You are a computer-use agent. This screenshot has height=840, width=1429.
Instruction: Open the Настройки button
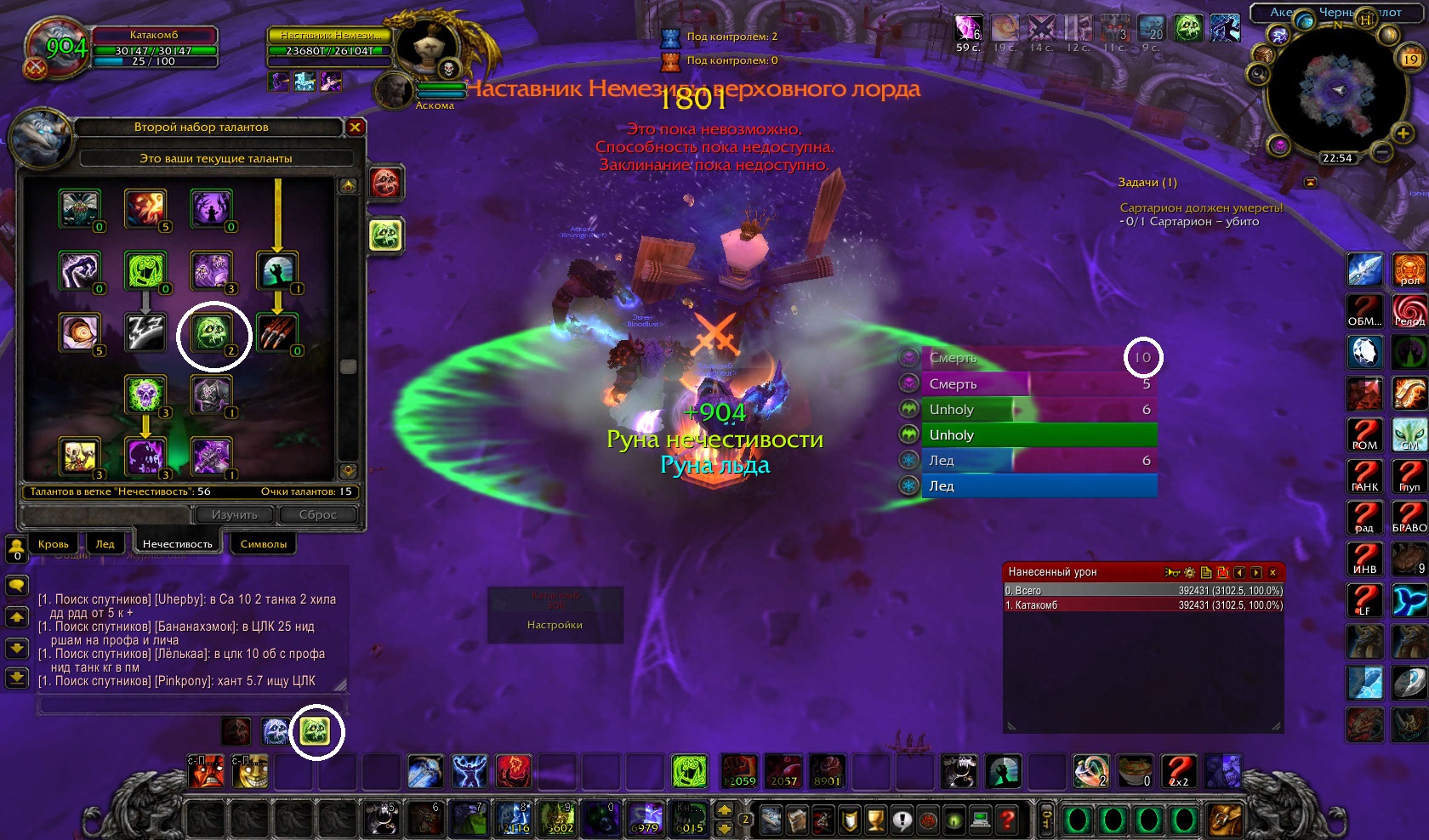click(x=555, y=625)
